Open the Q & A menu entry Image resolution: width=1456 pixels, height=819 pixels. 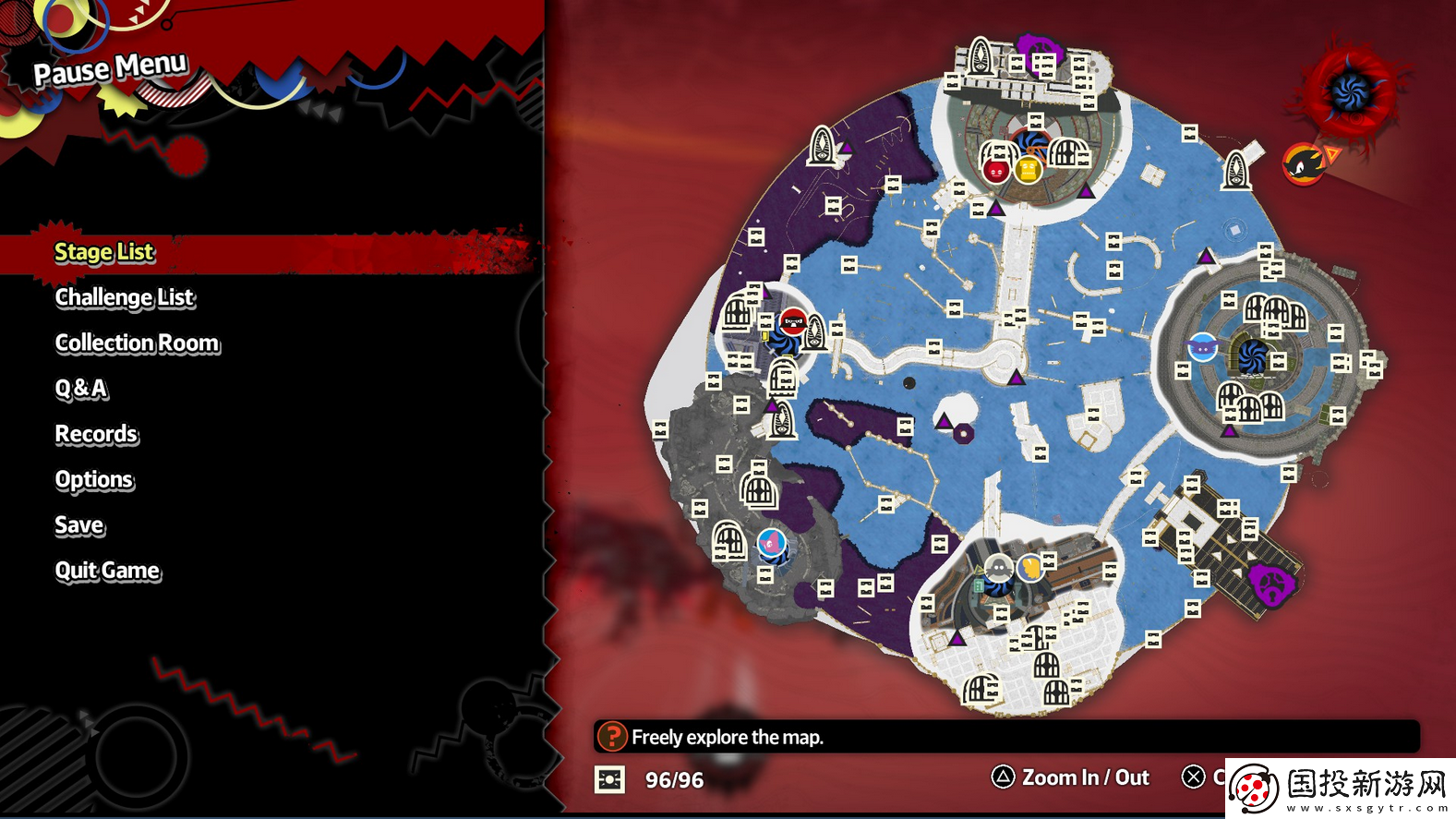coord(81,389)
